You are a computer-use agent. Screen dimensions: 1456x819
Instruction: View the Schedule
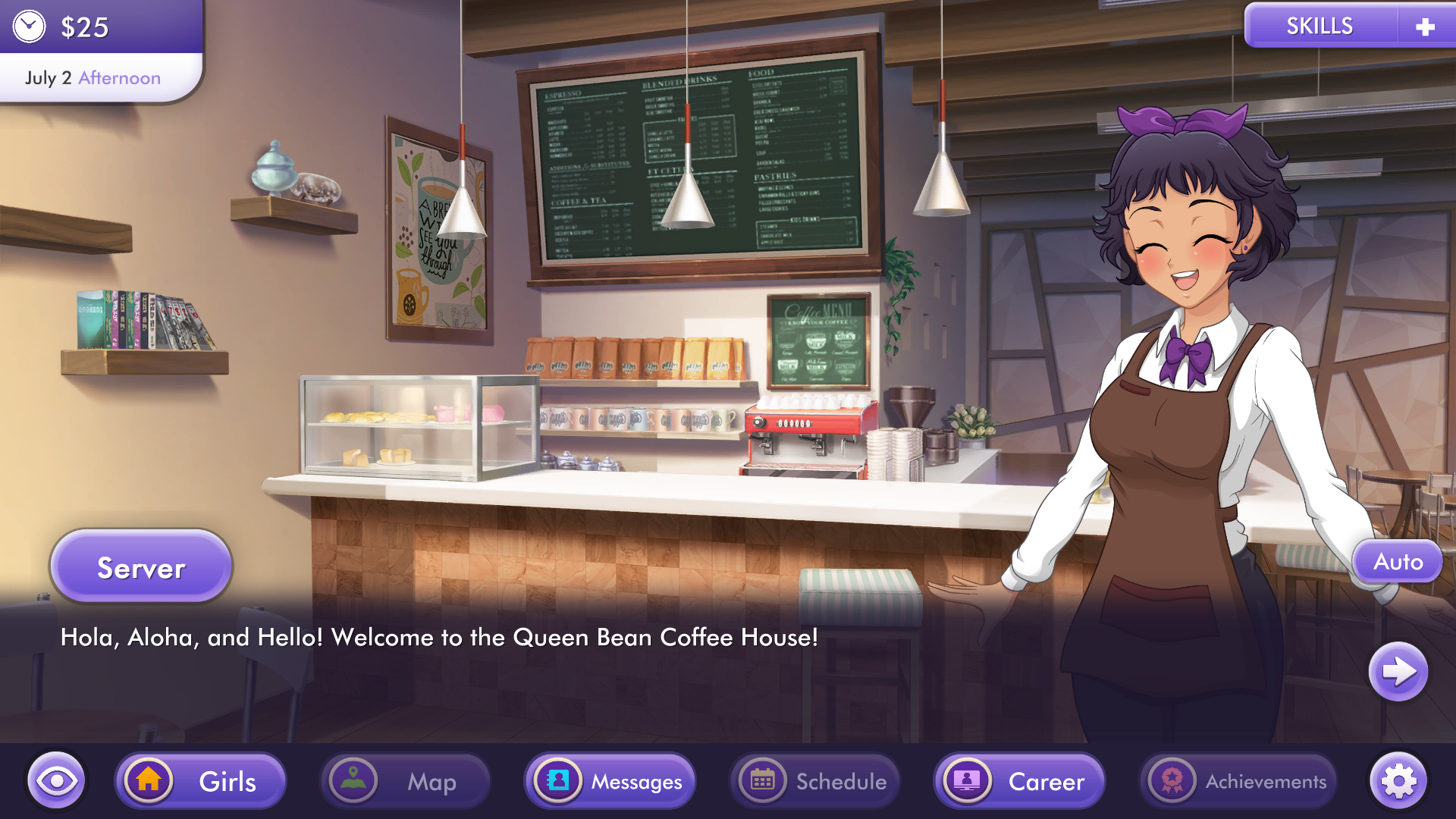pyautogui.click(x=815, y=781)
